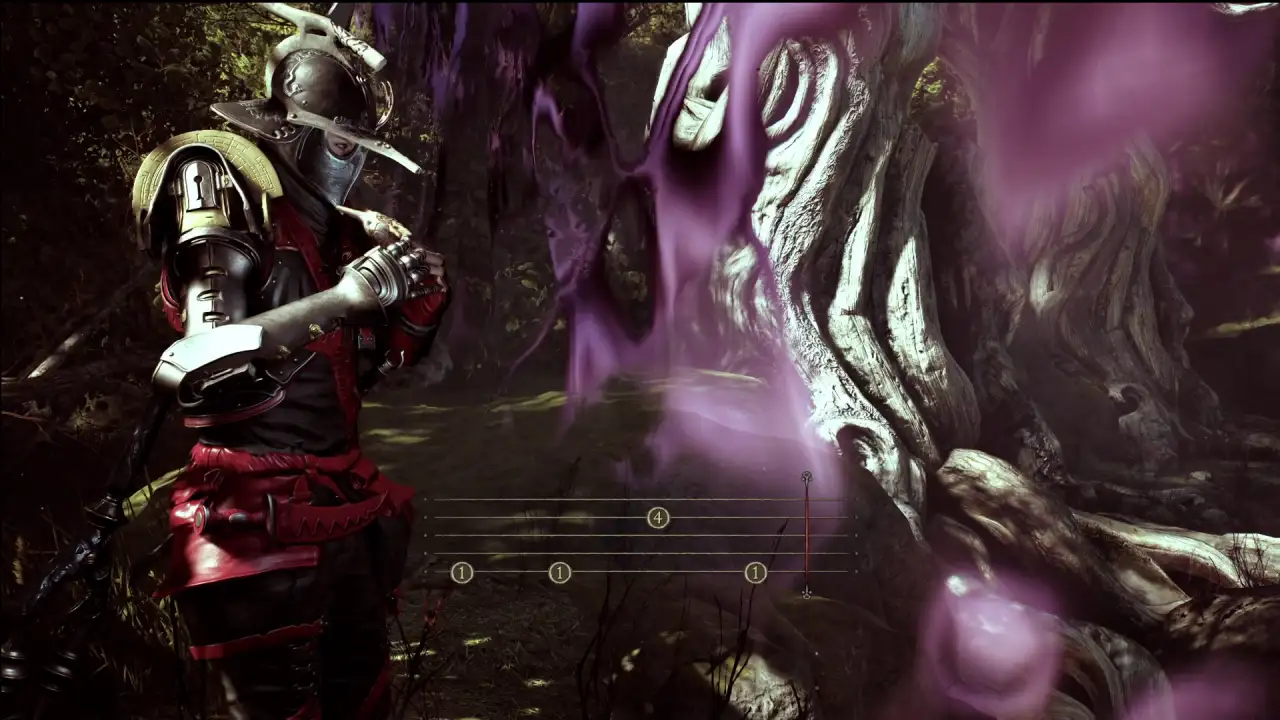Select the red vertical playhead line

[806, 535]
